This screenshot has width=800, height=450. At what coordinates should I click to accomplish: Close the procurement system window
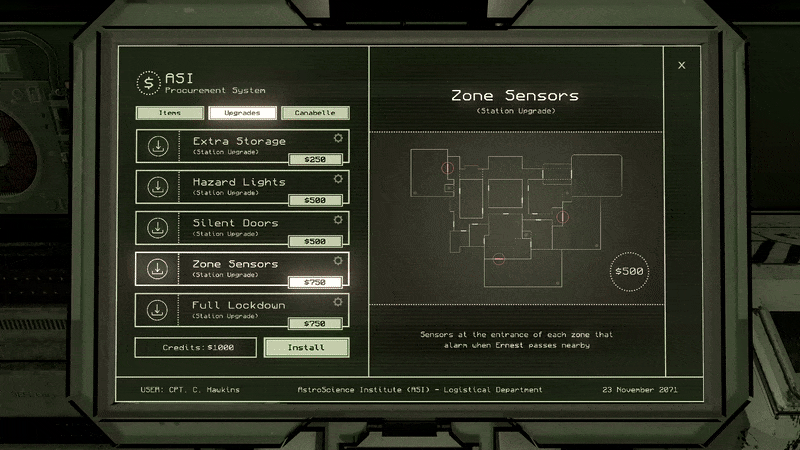tap(682, 65)
